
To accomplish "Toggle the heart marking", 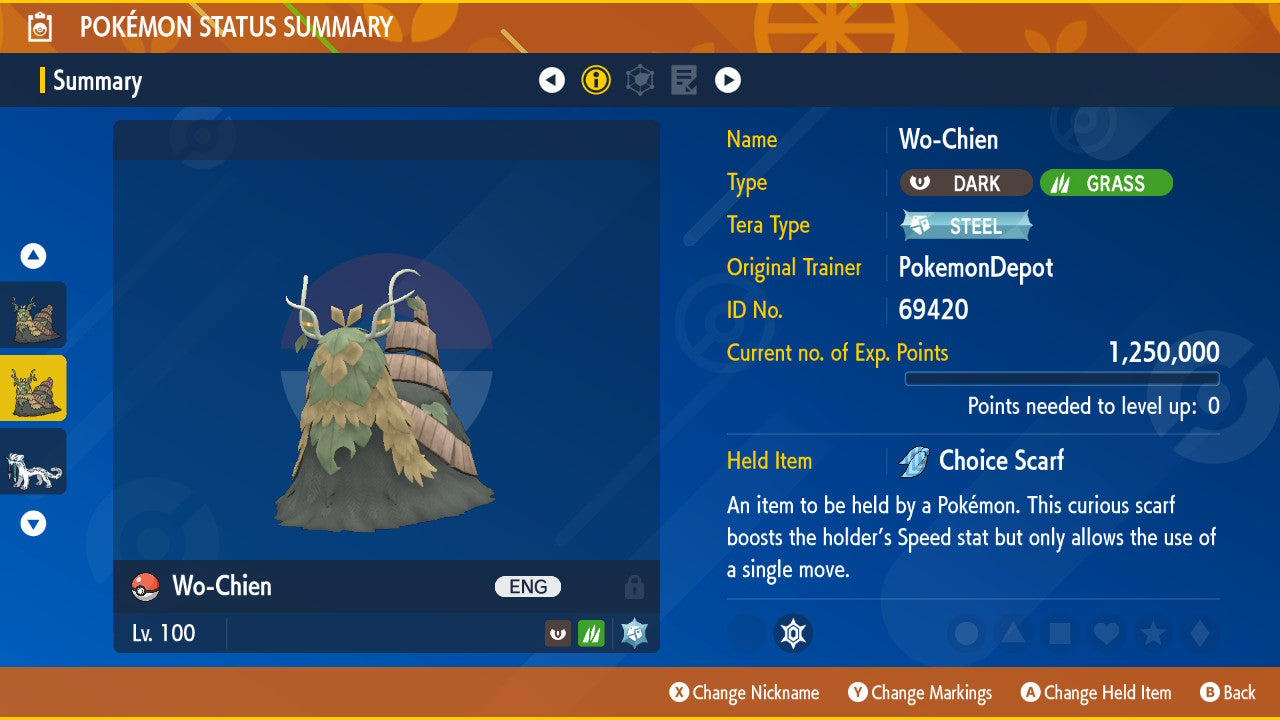I will pos(1105,633).
